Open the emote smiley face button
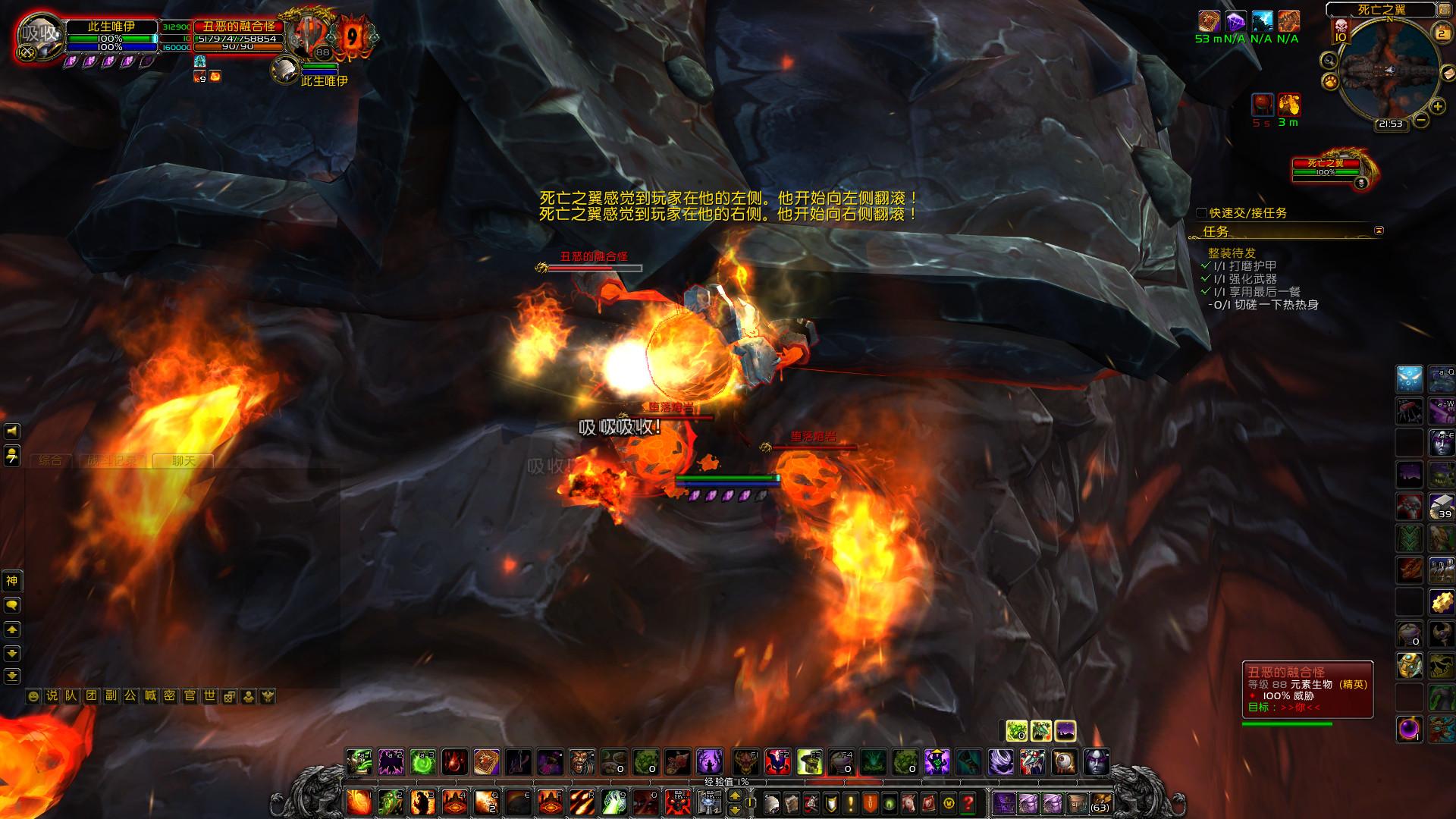Image resolution: width=1456 pixels, height=819 pixels. 33,695
